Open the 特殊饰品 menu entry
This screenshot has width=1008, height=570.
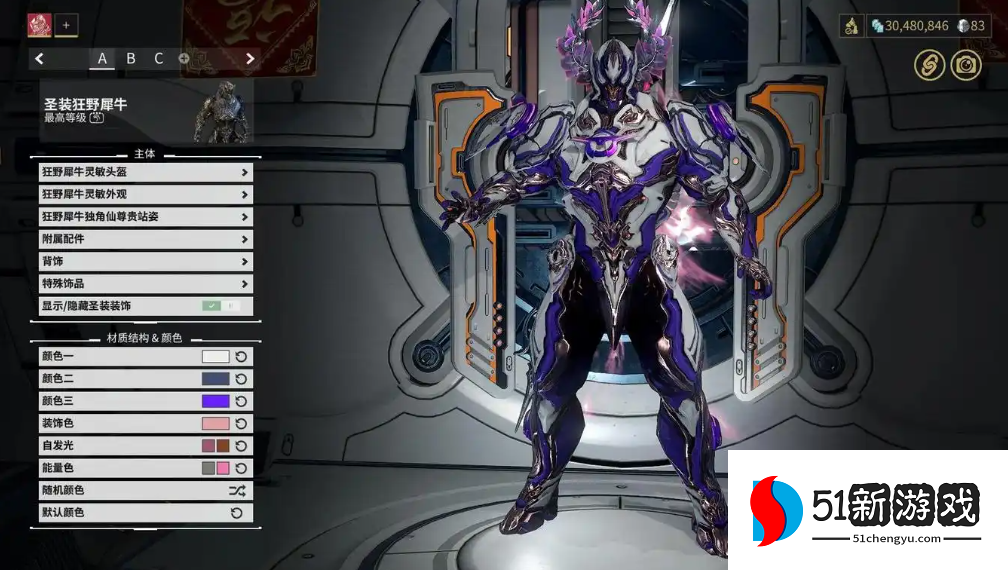click(x=145, y=283)
